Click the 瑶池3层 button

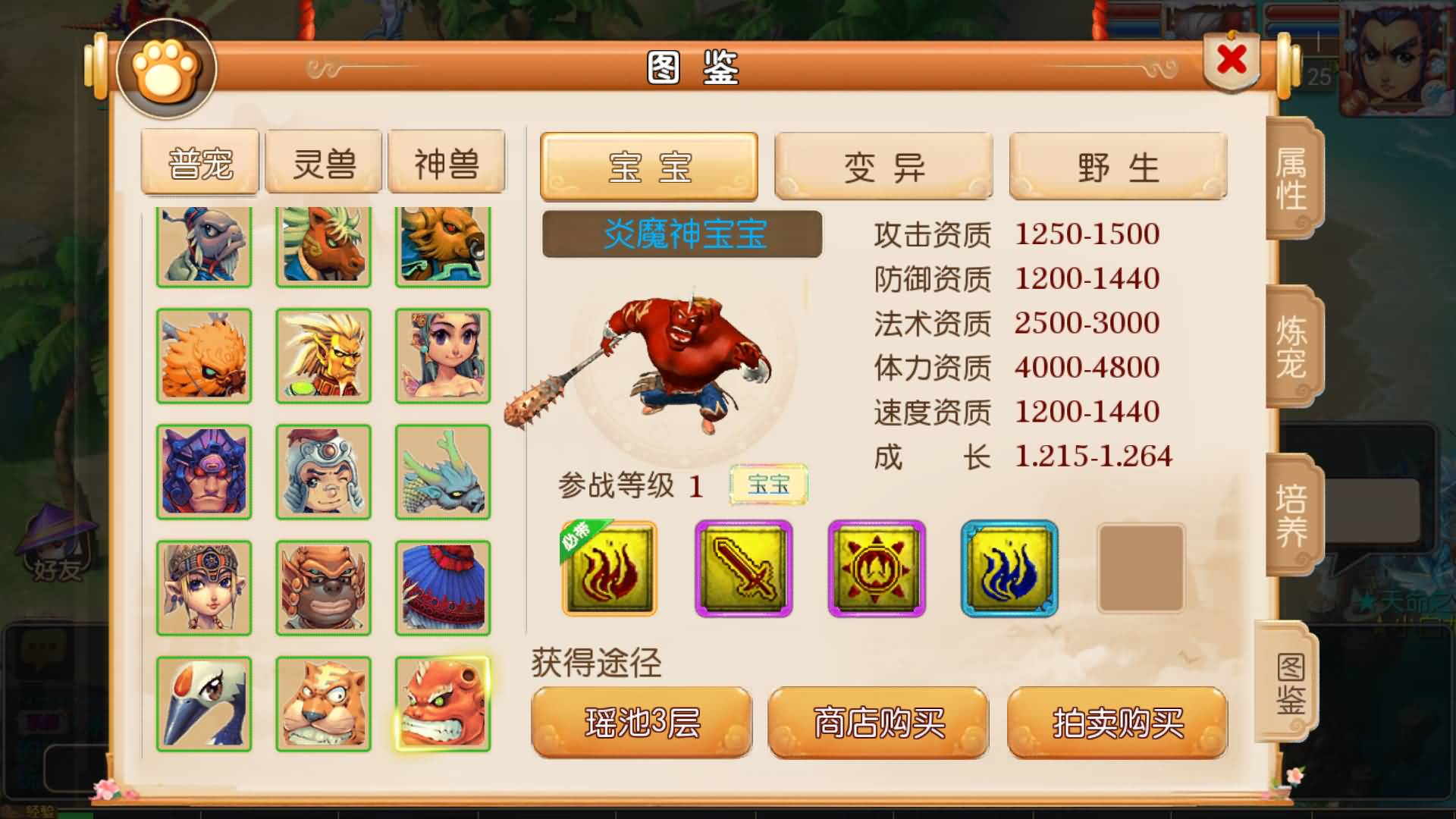[x=641, y=723]
